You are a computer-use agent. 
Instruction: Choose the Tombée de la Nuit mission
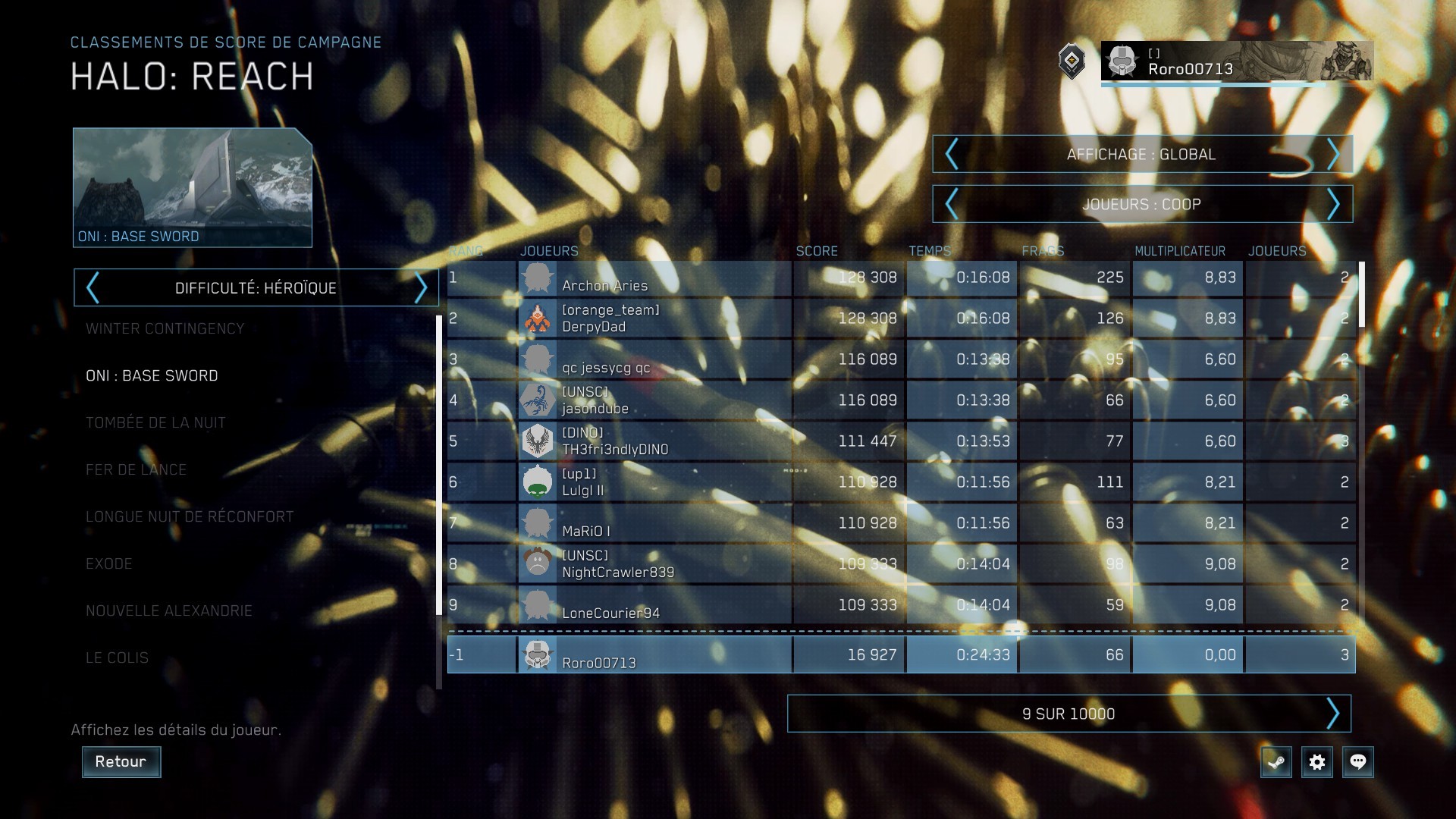click(x=155, y=423)
